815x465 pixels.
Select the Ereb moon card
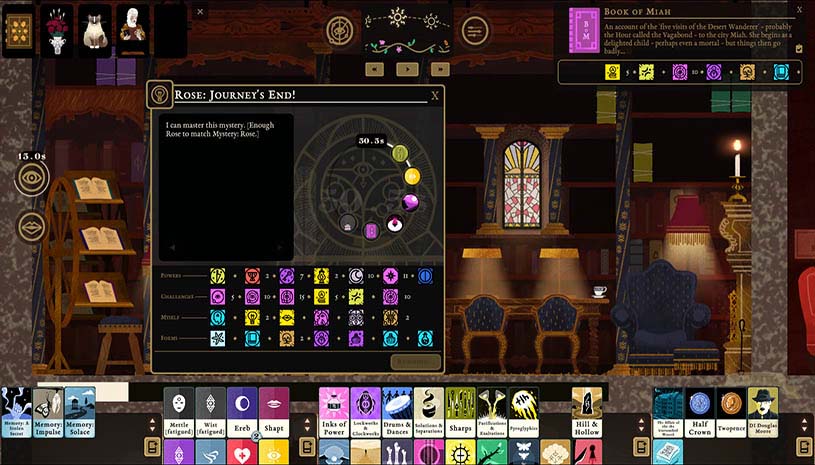pos(242,411)
